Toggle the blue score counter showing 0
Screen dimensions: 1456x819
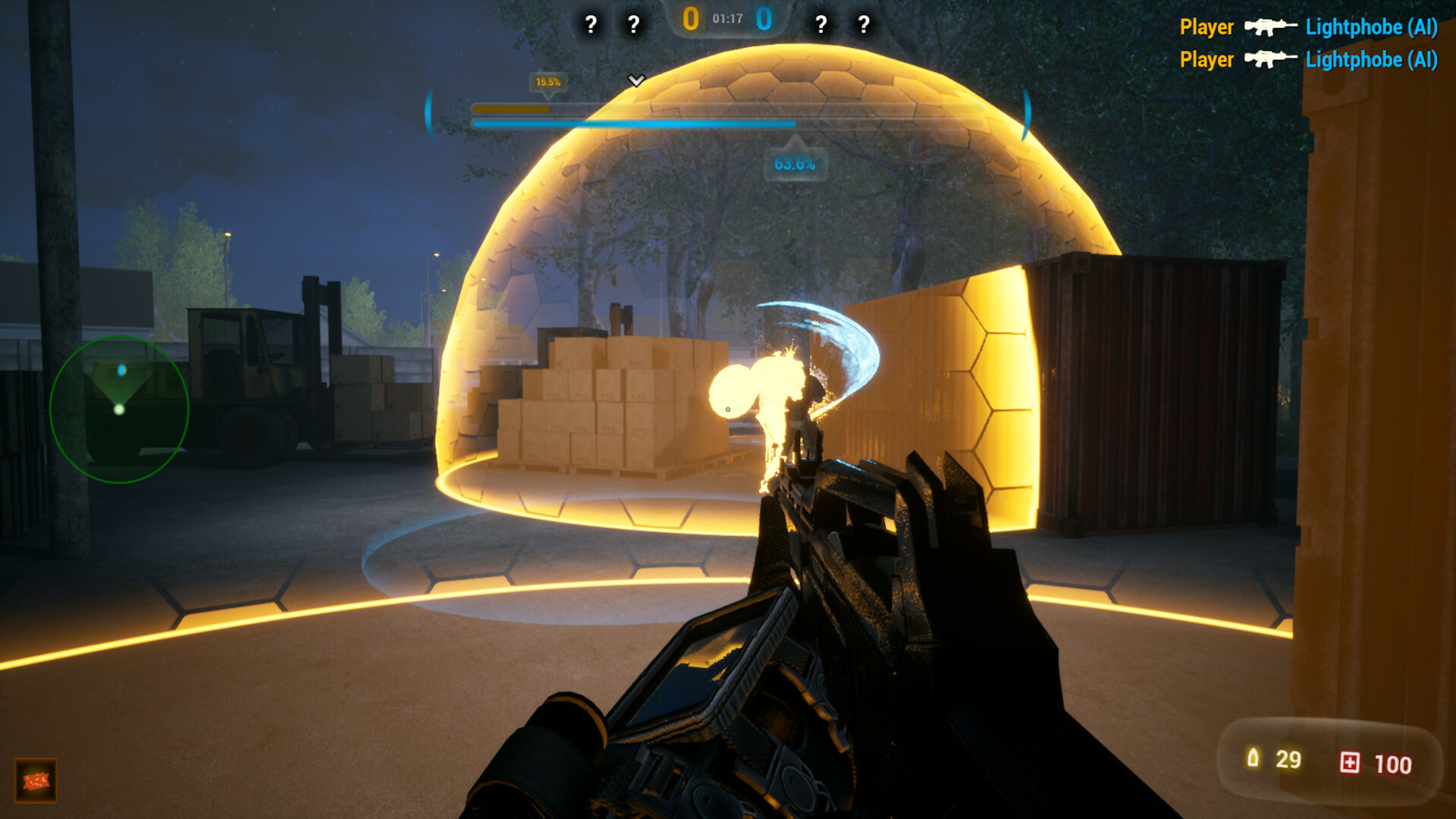(x=765, y=20)
